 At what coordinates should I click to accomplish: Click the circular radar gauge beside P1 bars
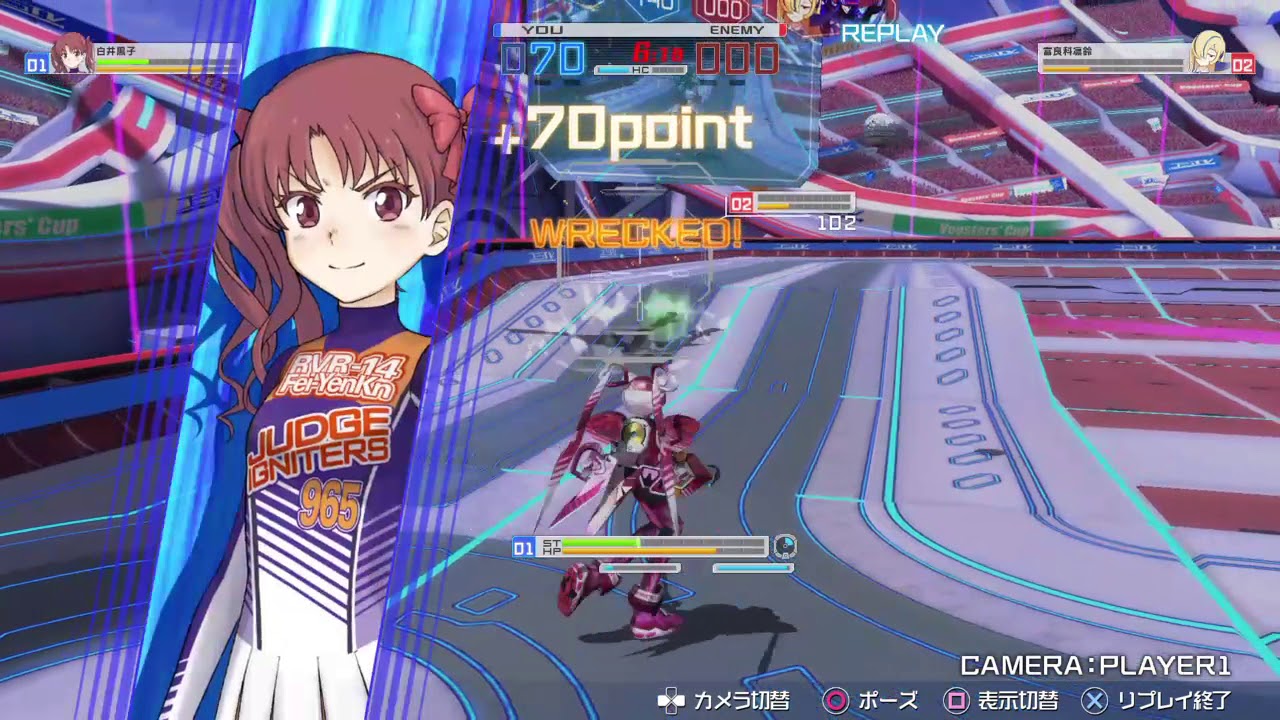(788, 548)
